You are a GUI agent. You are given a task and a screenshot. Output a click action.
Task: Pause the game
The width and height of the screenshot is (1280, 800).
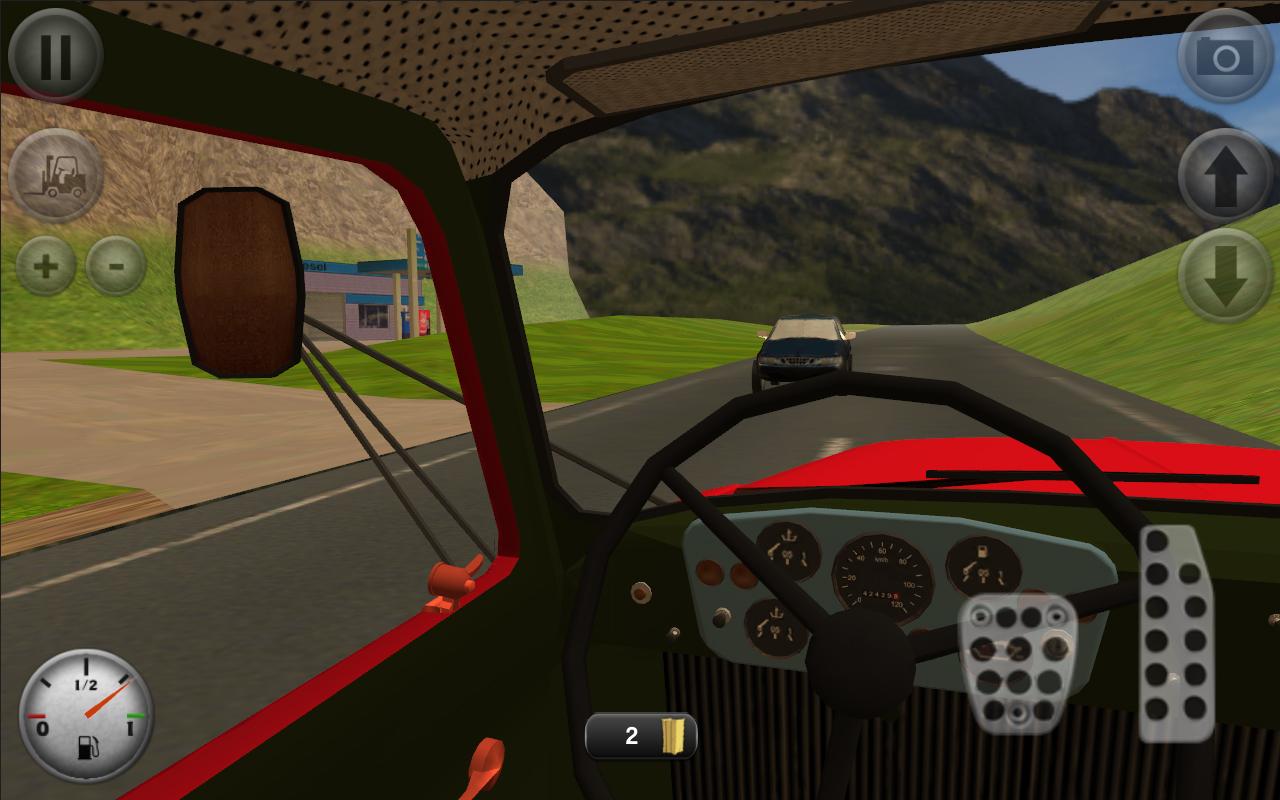point(55,55)
